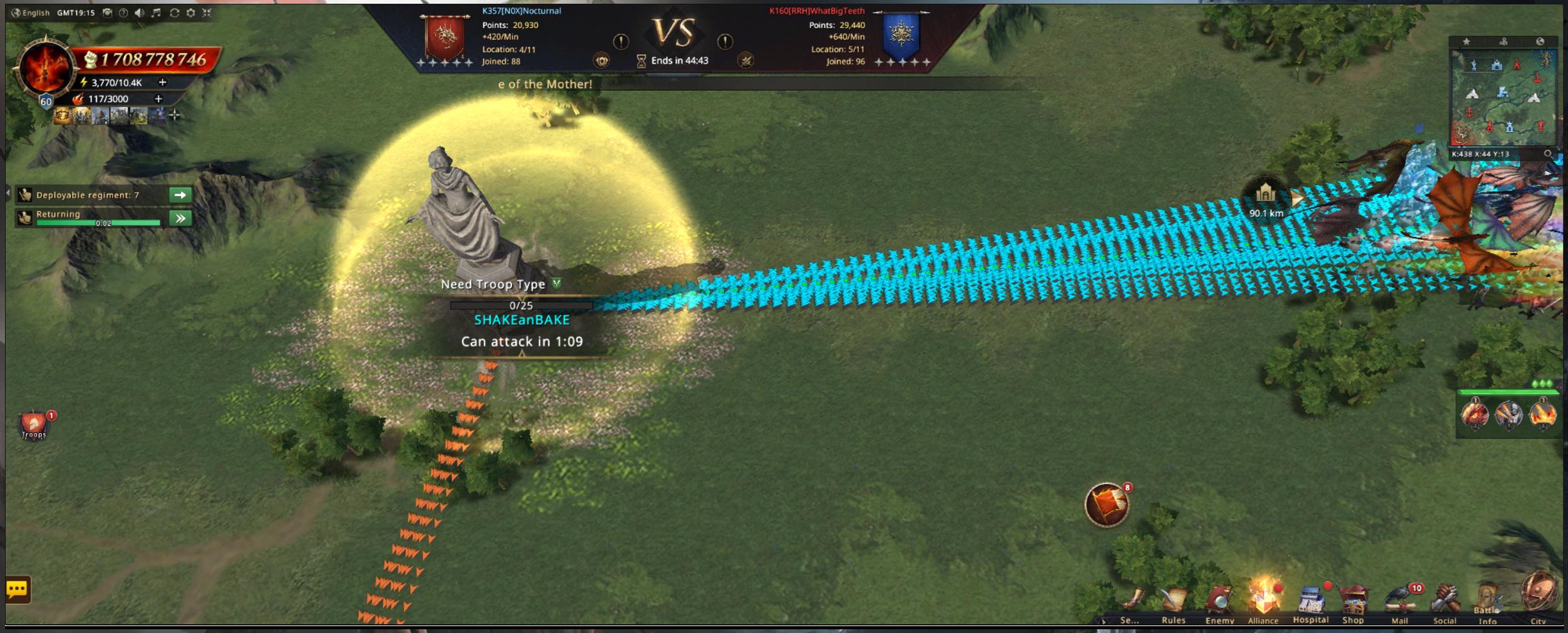
Task: Open the chat bubble
Action: click(18, 589)
